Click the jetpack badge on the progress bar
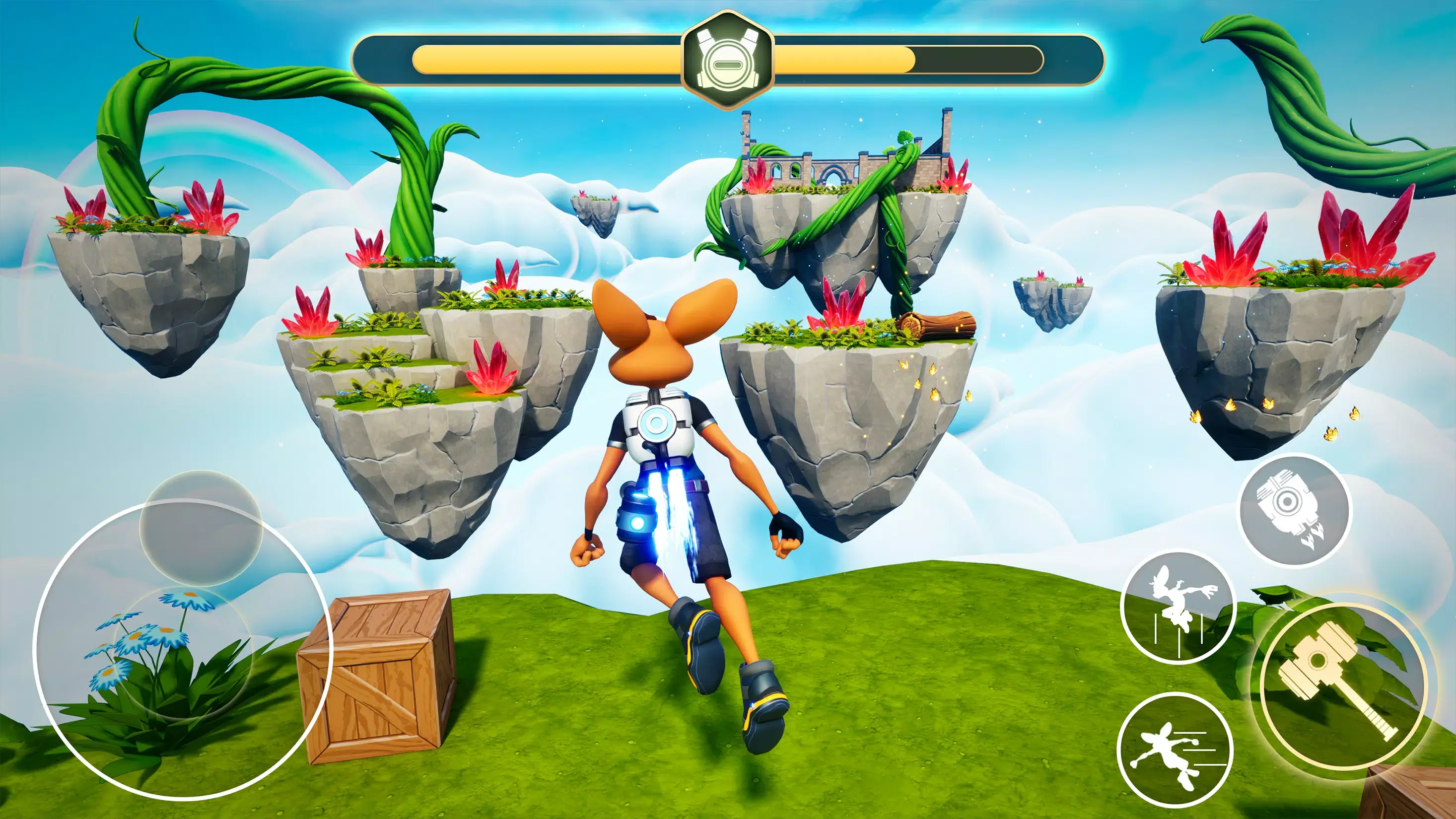Viewport: 1456px width, 819px height. (728, 61)
